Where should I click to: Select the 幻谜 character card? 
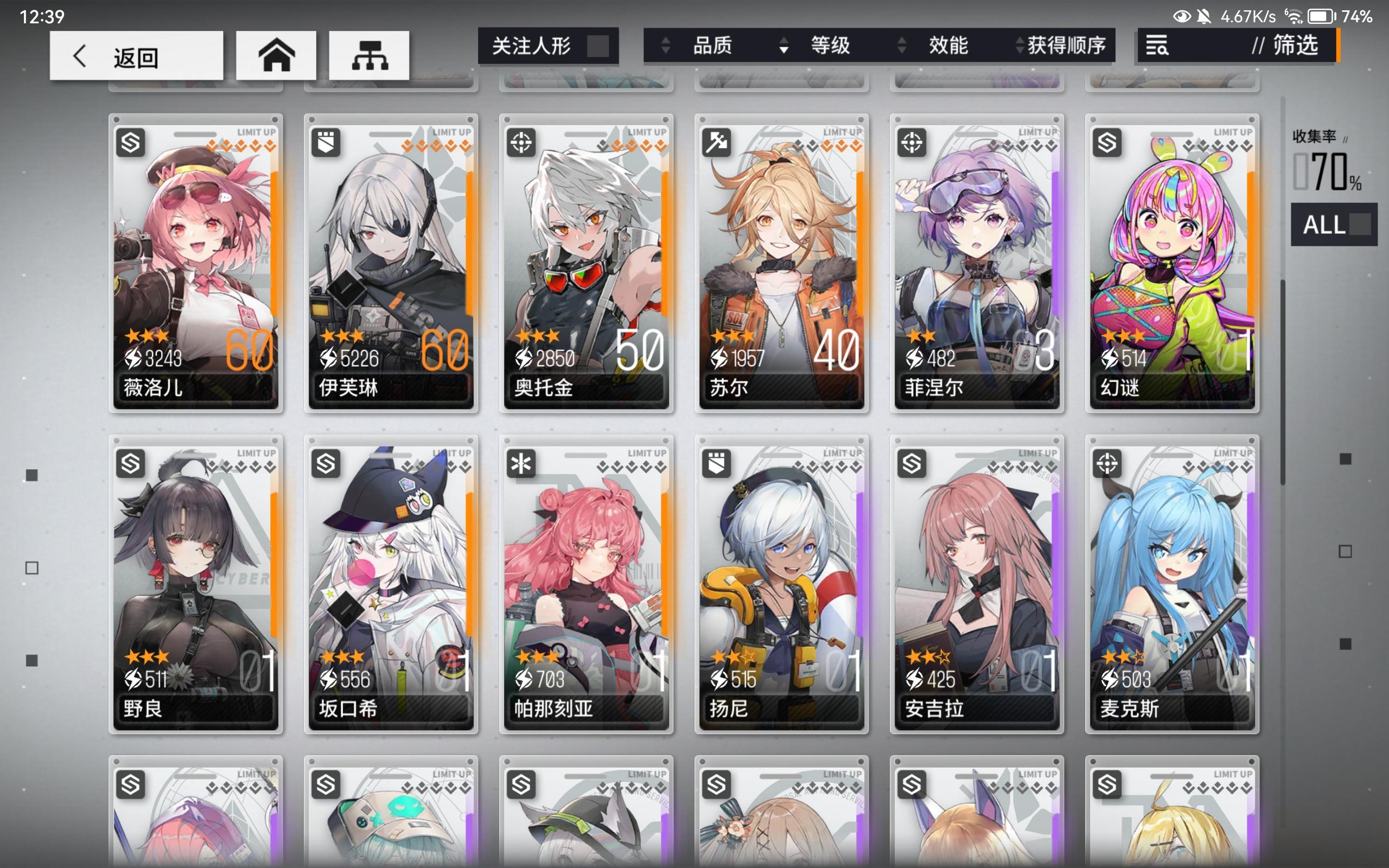coord(1171,264)
